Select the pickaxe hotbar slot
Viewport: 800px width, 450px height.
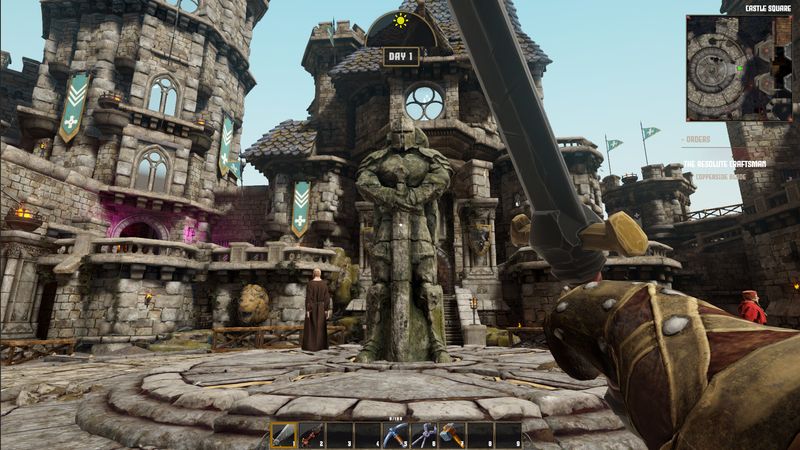point(397,435)
